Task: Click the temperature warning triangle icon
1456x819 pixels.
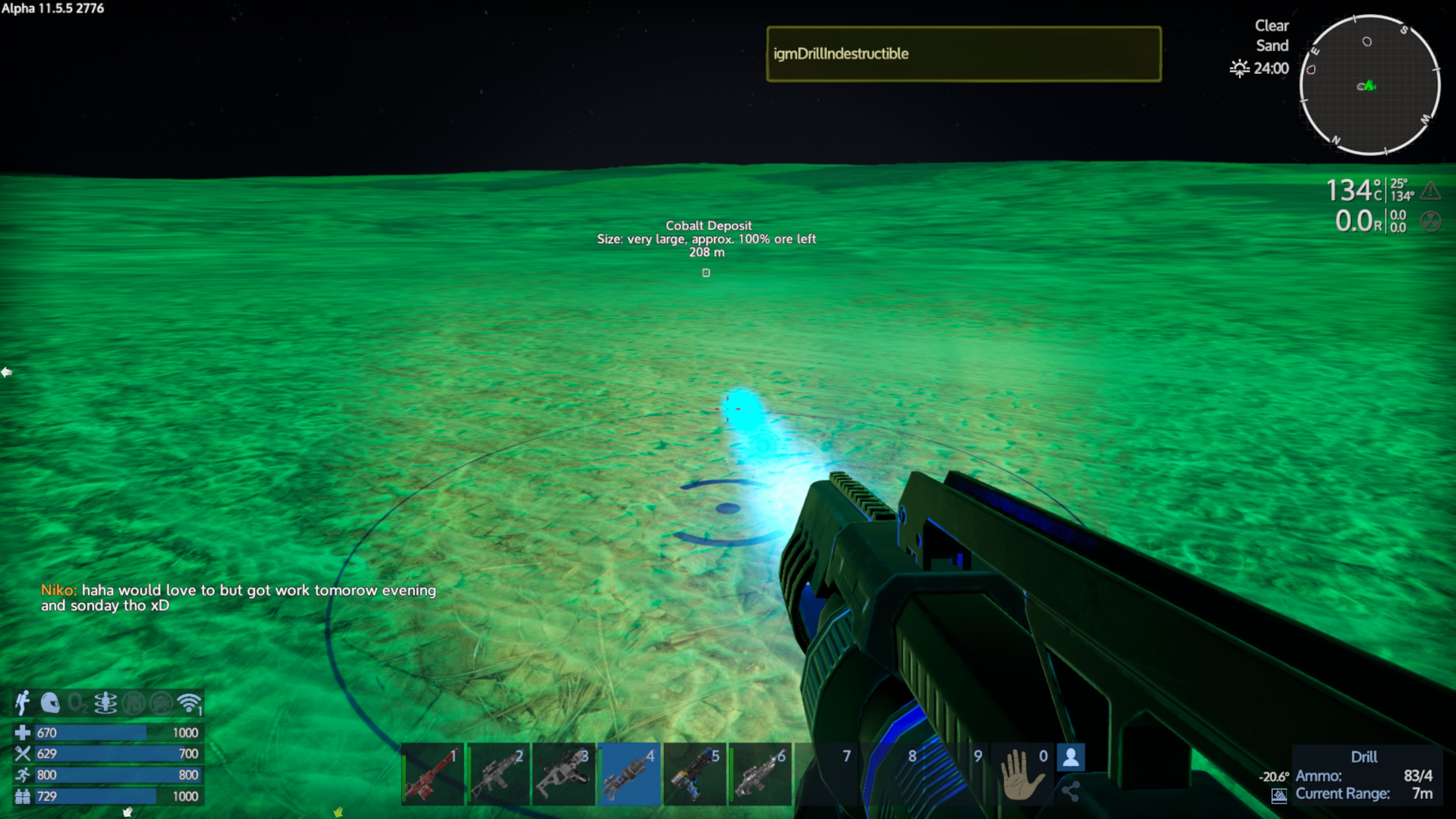Action: click(1431, 190)
